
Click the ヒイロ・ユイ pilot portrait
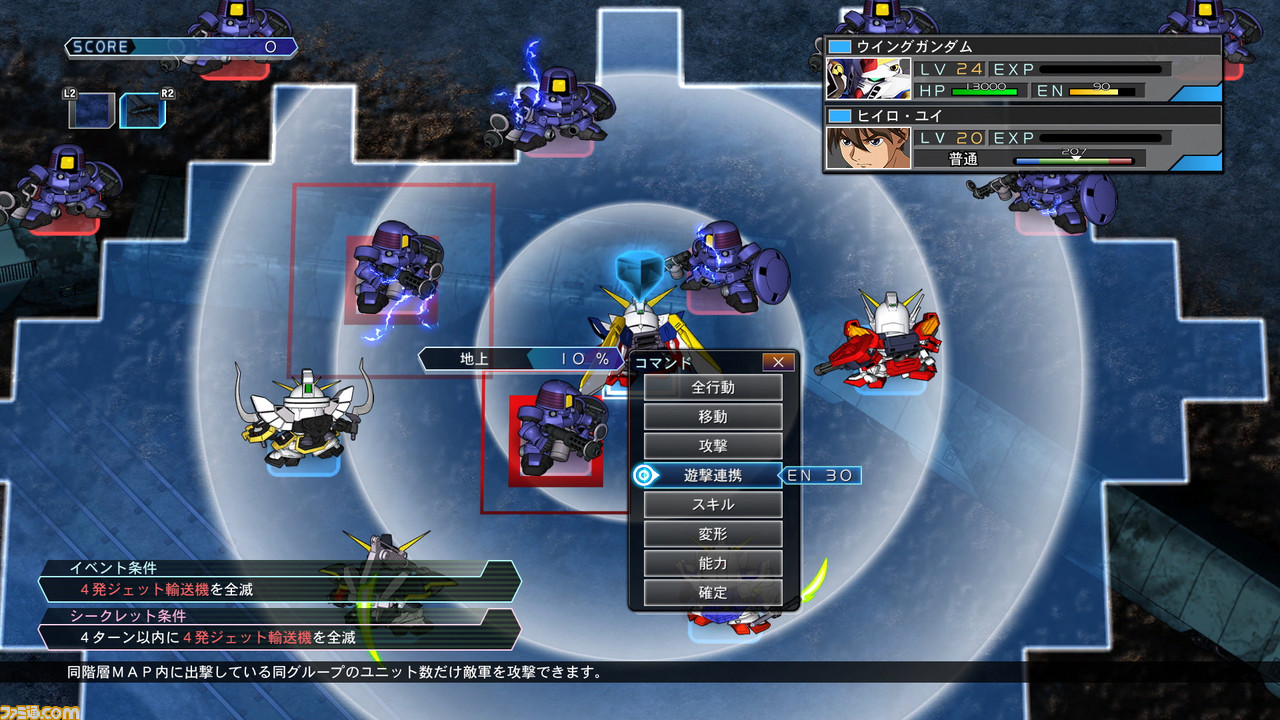coord(869,147)
